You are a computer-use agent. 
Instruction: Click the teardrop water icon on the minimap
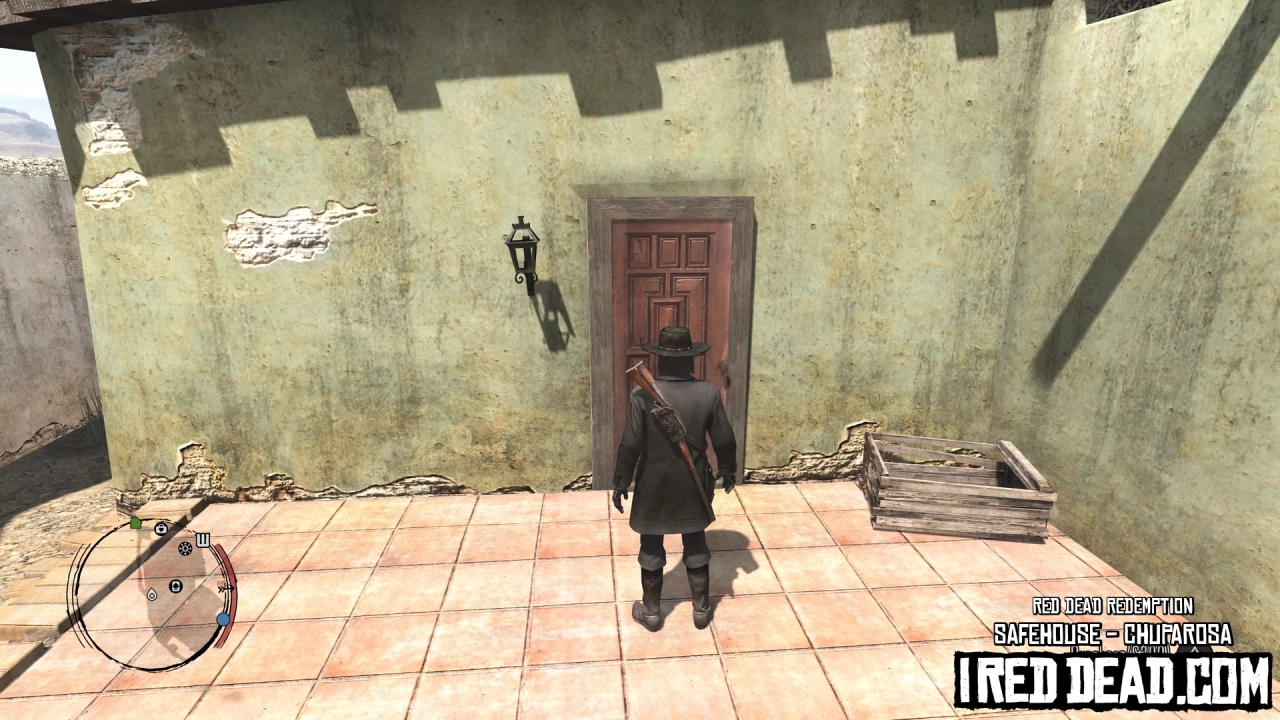(152, 595)
